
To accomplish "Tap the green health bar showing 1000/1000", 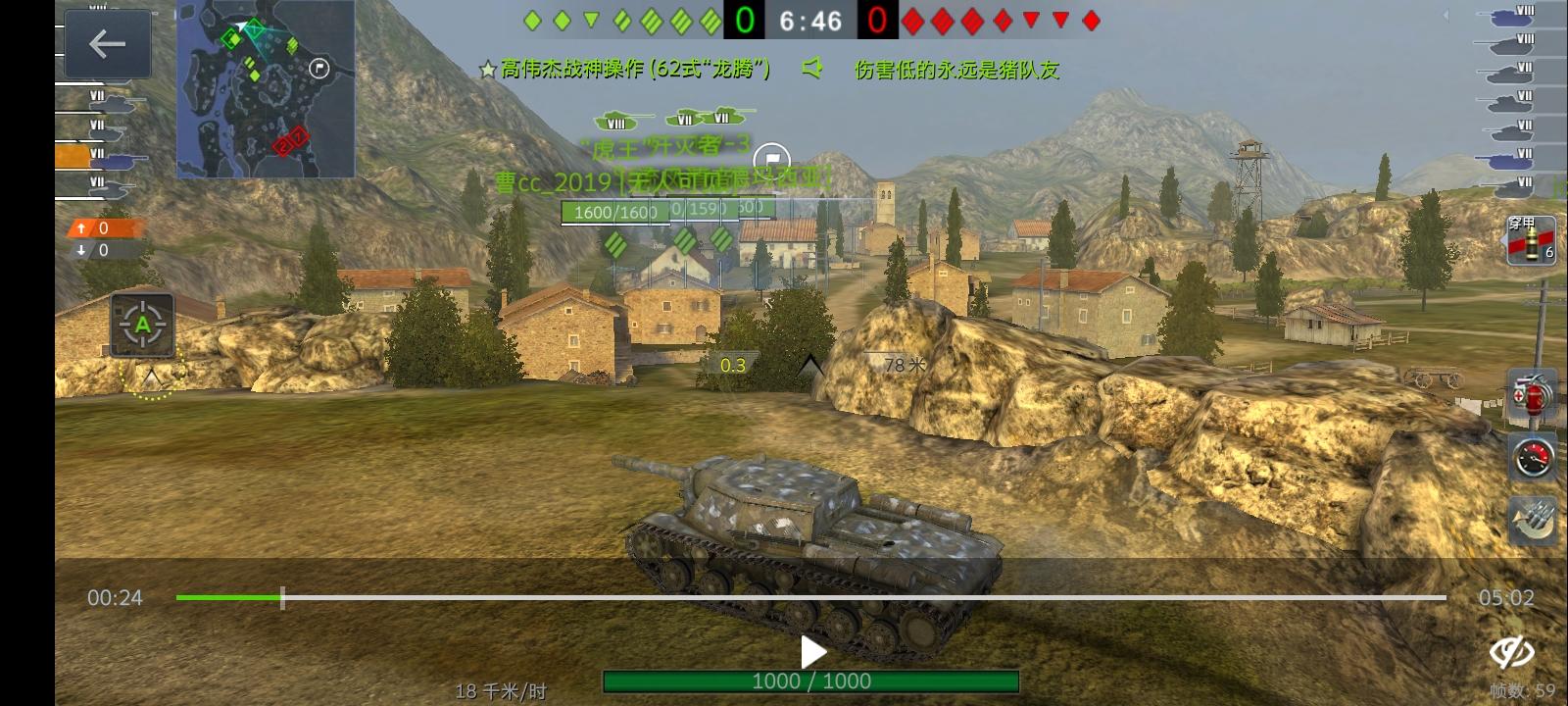I will pos(810,681).
